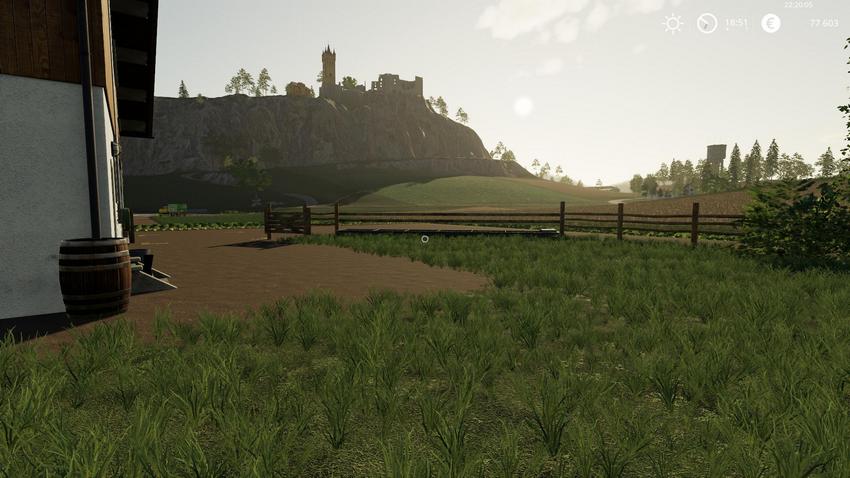Select the game clock icon
The width and height of the screenshot is (850, 478).
(707, 23)
